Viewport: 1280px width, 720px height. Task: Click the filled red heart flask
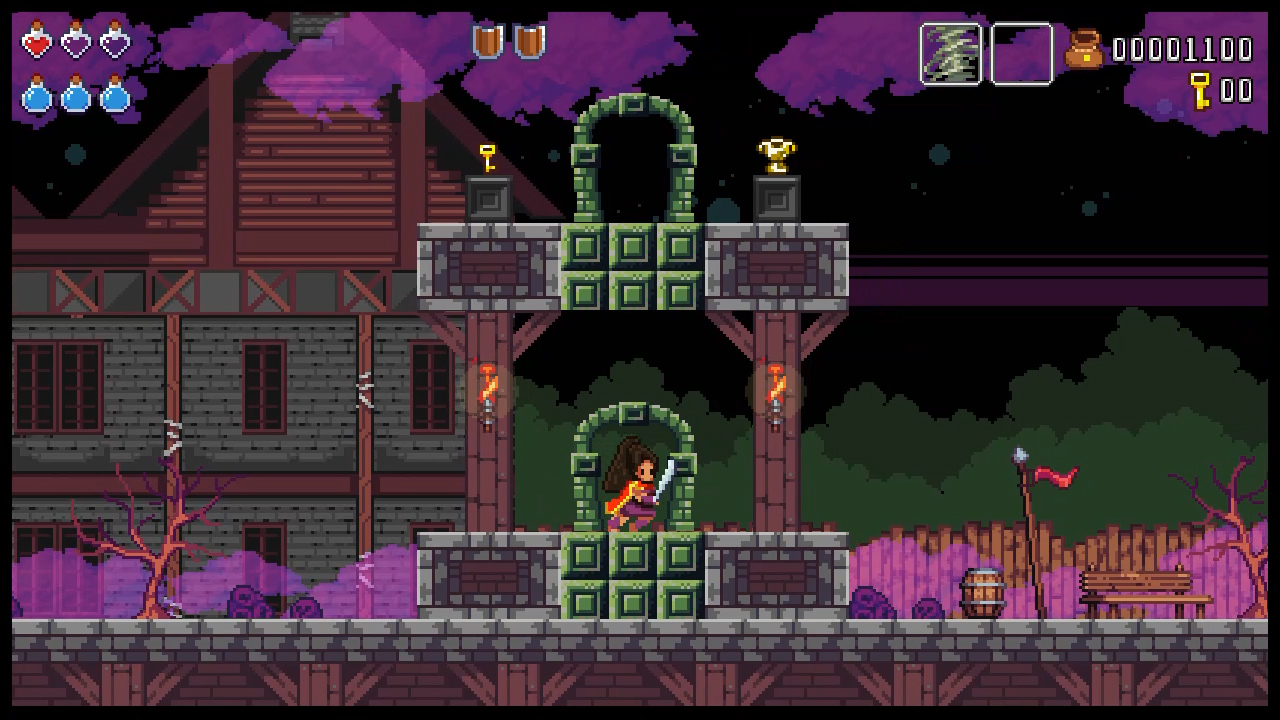(37, 44)
